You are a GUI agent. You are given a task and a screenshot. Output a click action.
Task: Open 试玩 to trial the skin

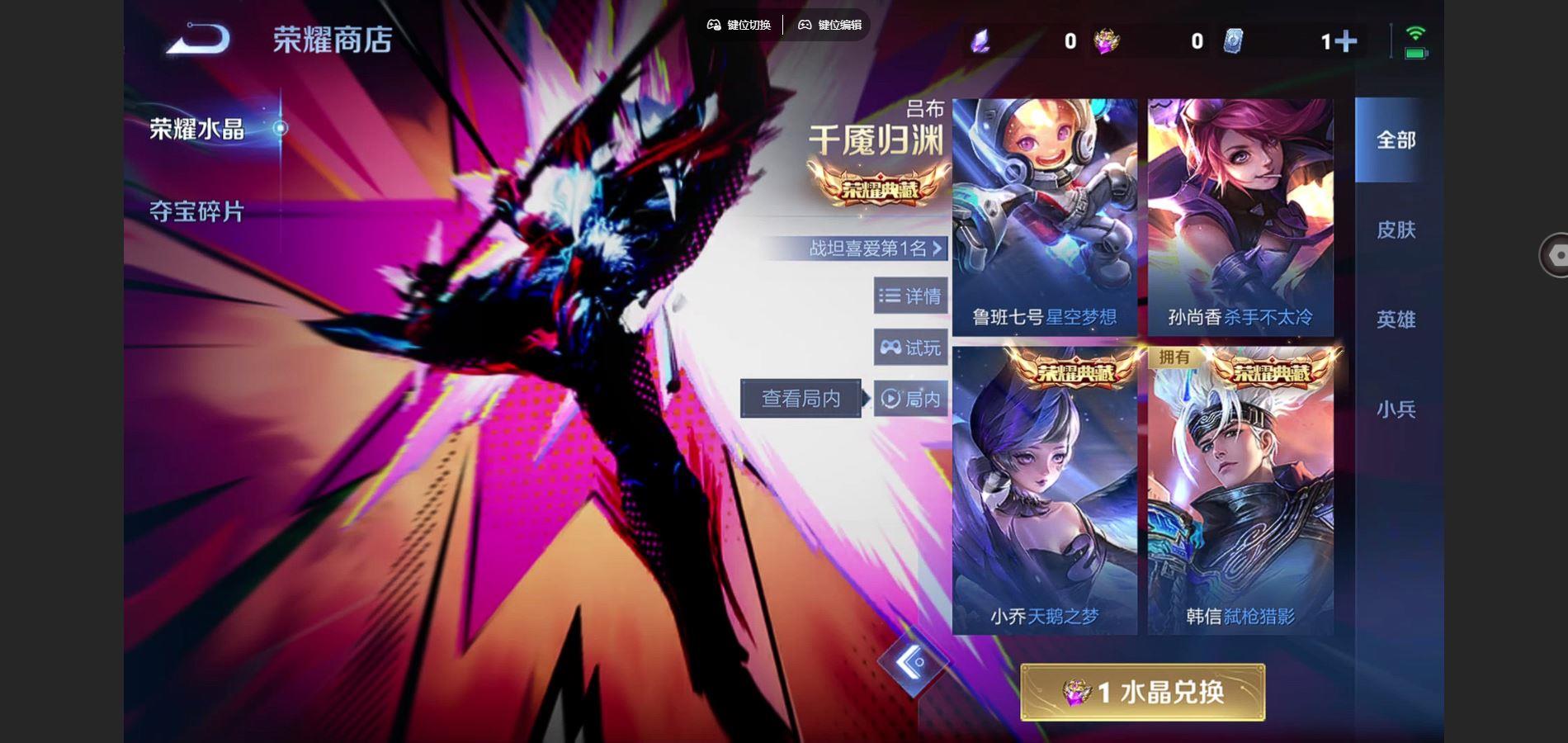[911, 347]
